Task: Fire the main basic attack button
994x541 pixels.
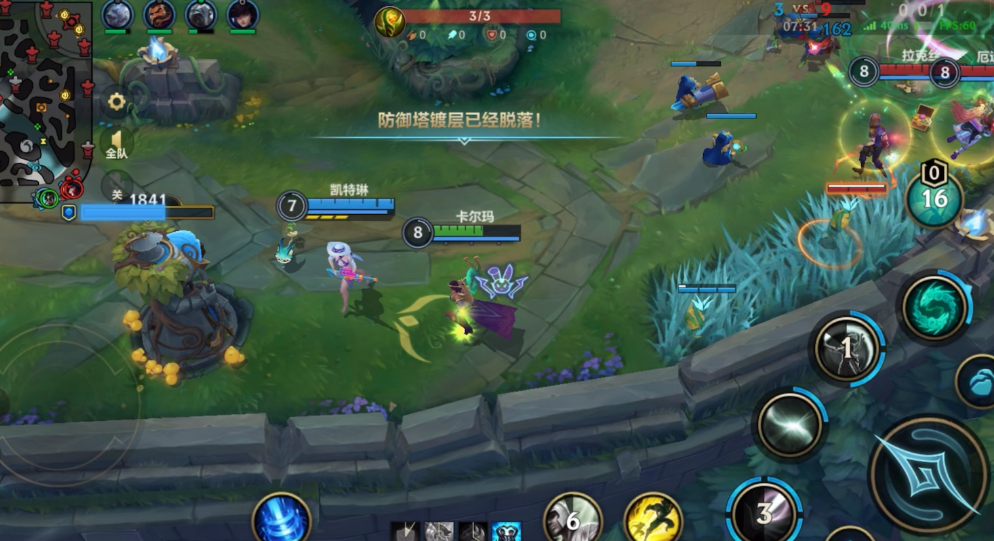Action: point(928,471)
